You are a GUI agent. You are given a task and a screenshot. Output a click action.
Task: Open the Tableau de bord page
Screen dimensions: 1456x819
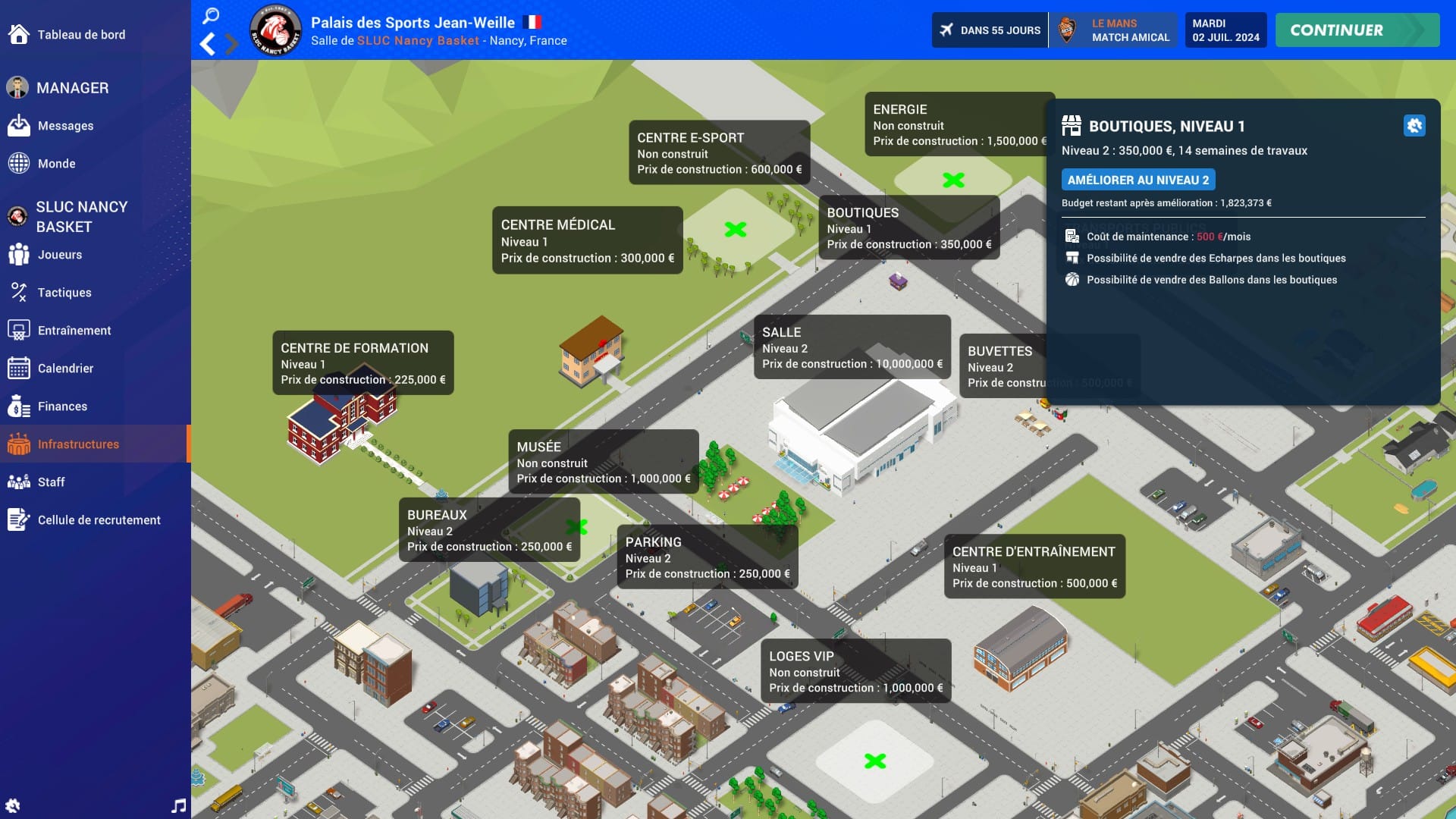80,35
